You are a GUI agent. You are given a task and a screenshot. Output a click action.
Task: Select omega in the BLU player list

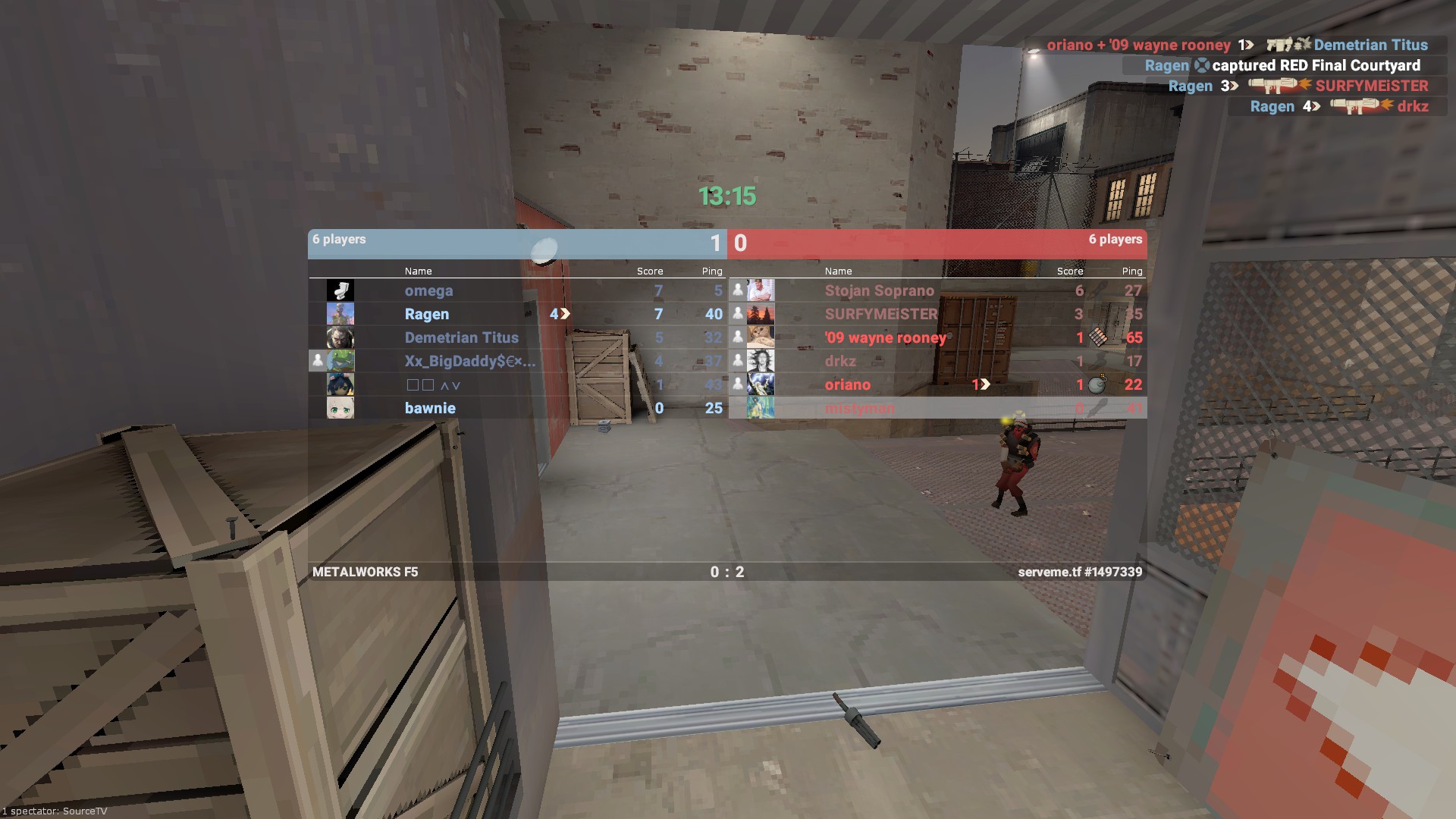[x=428, y=290]
